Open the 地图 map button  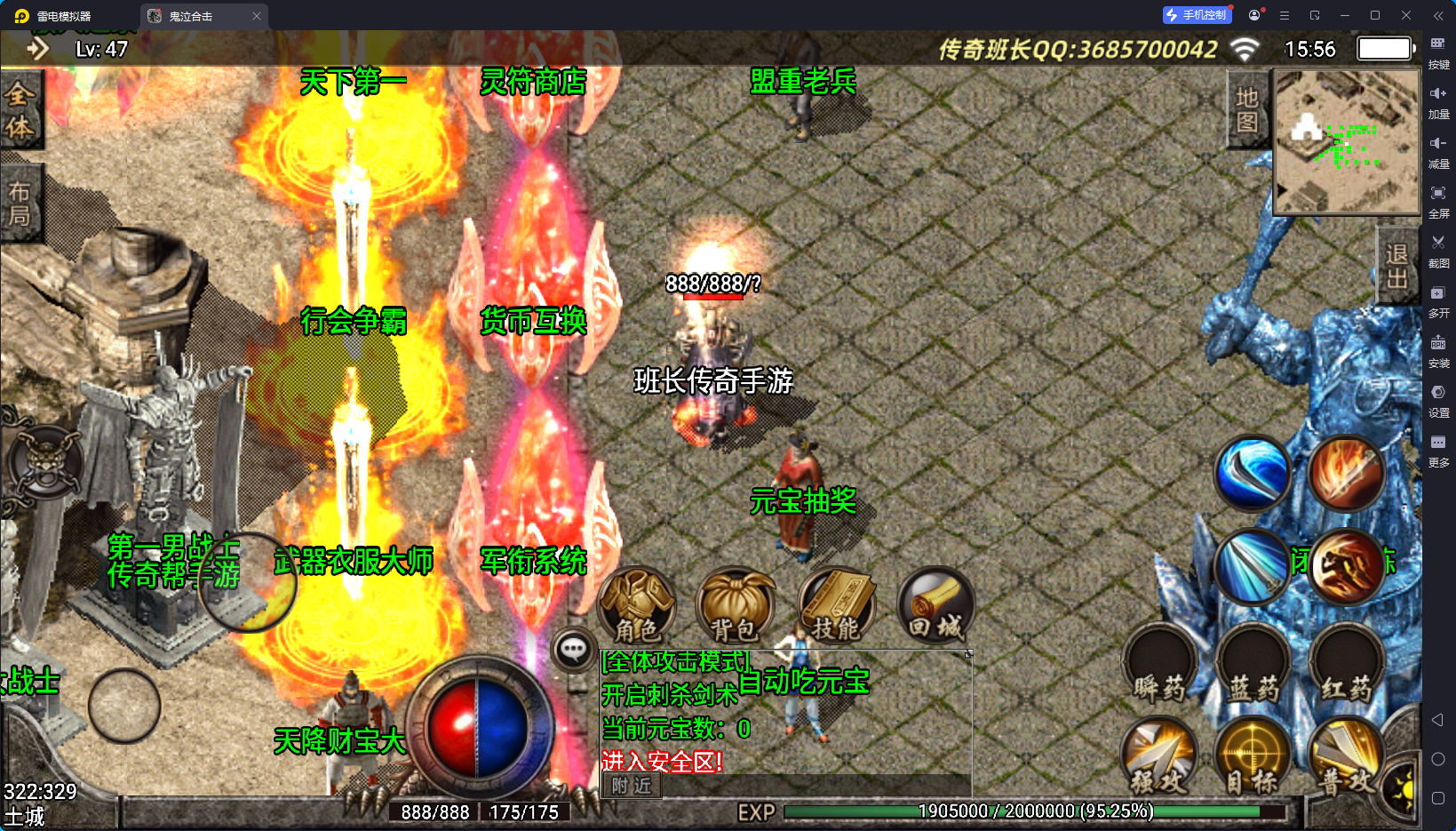pyautogui.click(x=1247, y=109)
